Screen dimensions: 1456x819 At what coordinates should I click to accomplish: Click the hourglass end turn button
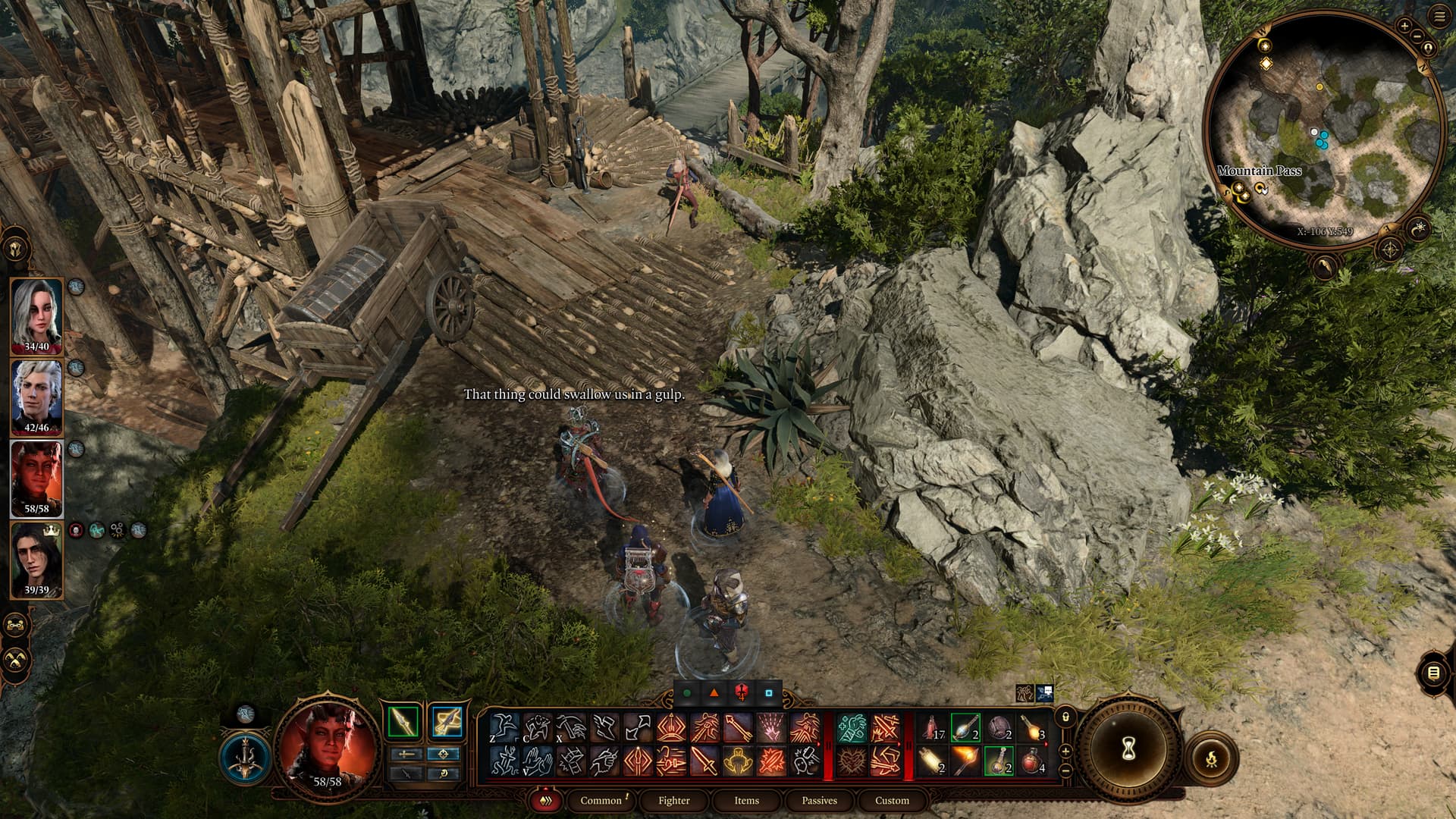point(1128,749)
